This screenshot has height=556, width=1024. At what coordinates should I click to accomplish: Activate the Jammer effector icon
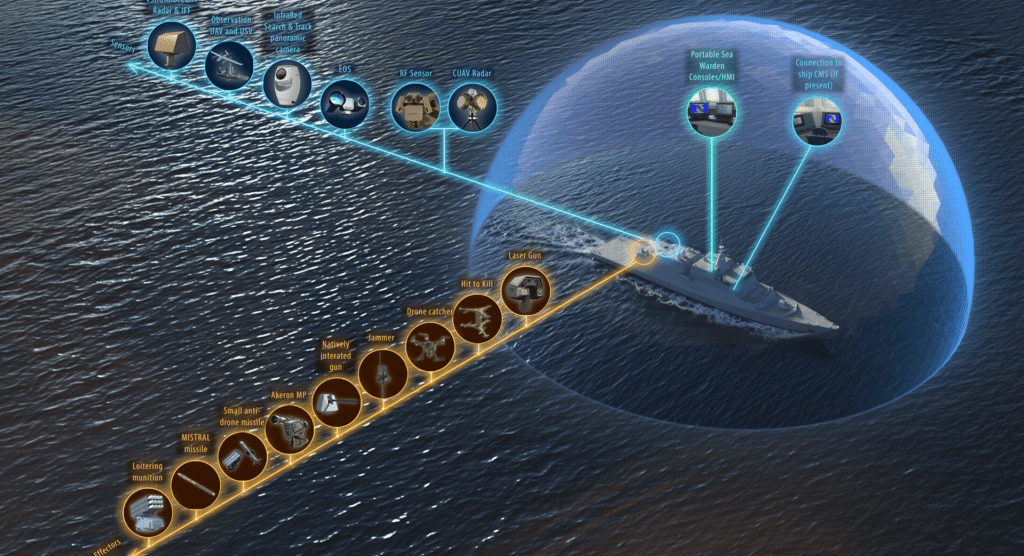pyautogui.click(x=384, y=375)
